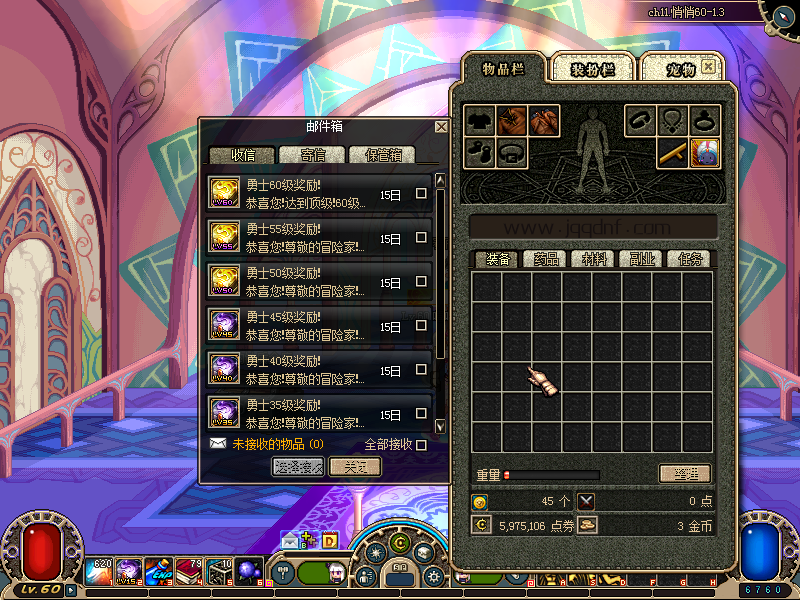Open the 宠物 pet tab
The image size is (800, 600).
click(680, 69)
